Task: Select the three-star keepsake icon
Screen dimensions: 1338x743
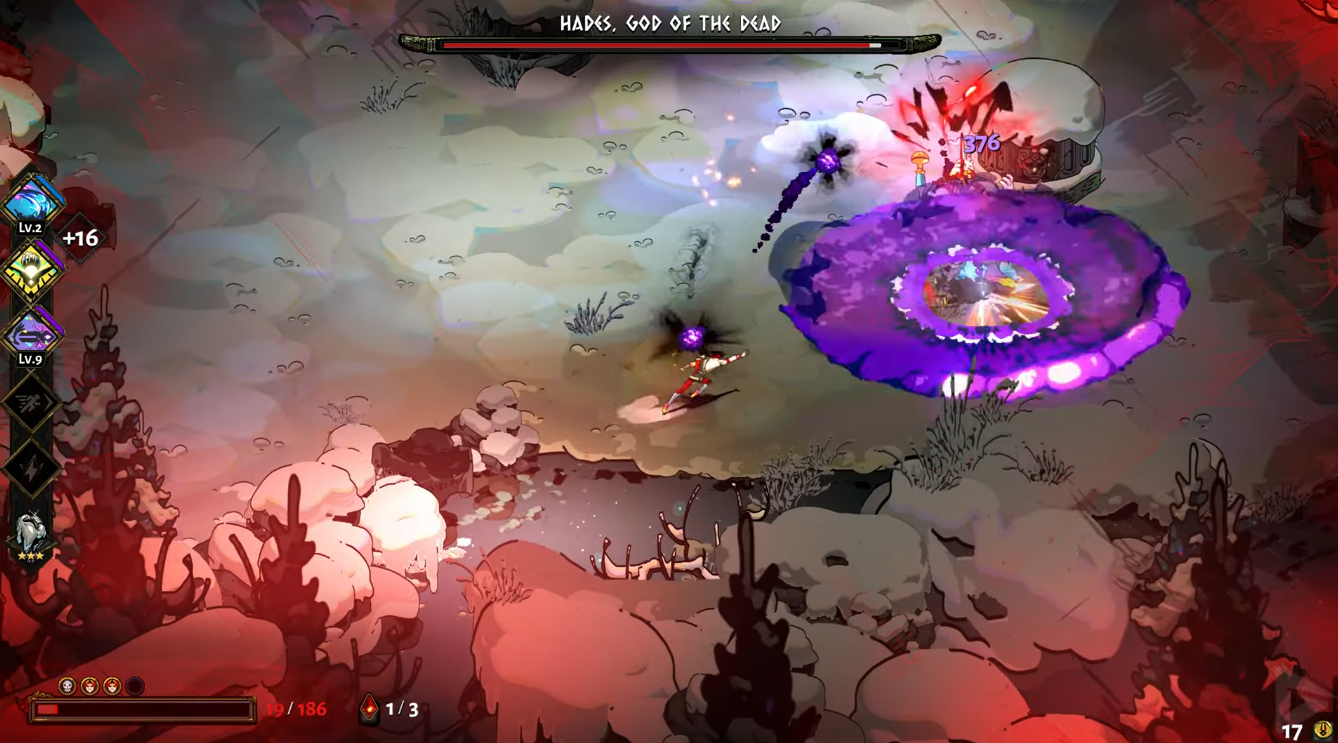Action: 31,533
